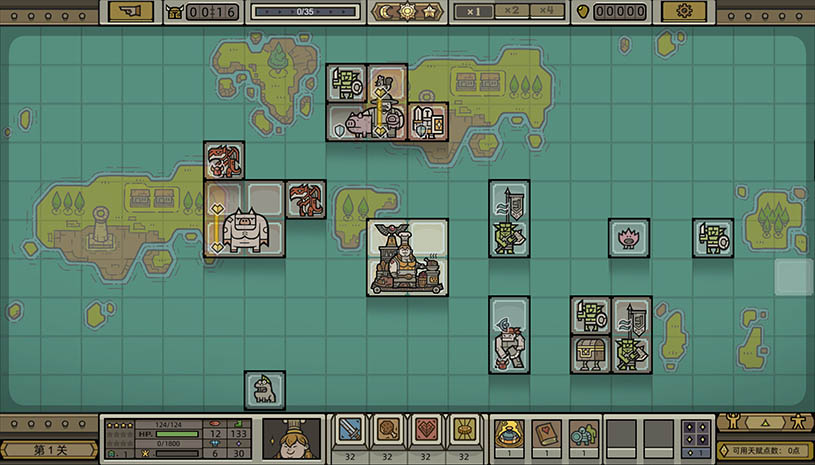Click the hero portrait
Screen dimensions: 815x465
click(291, 438)
